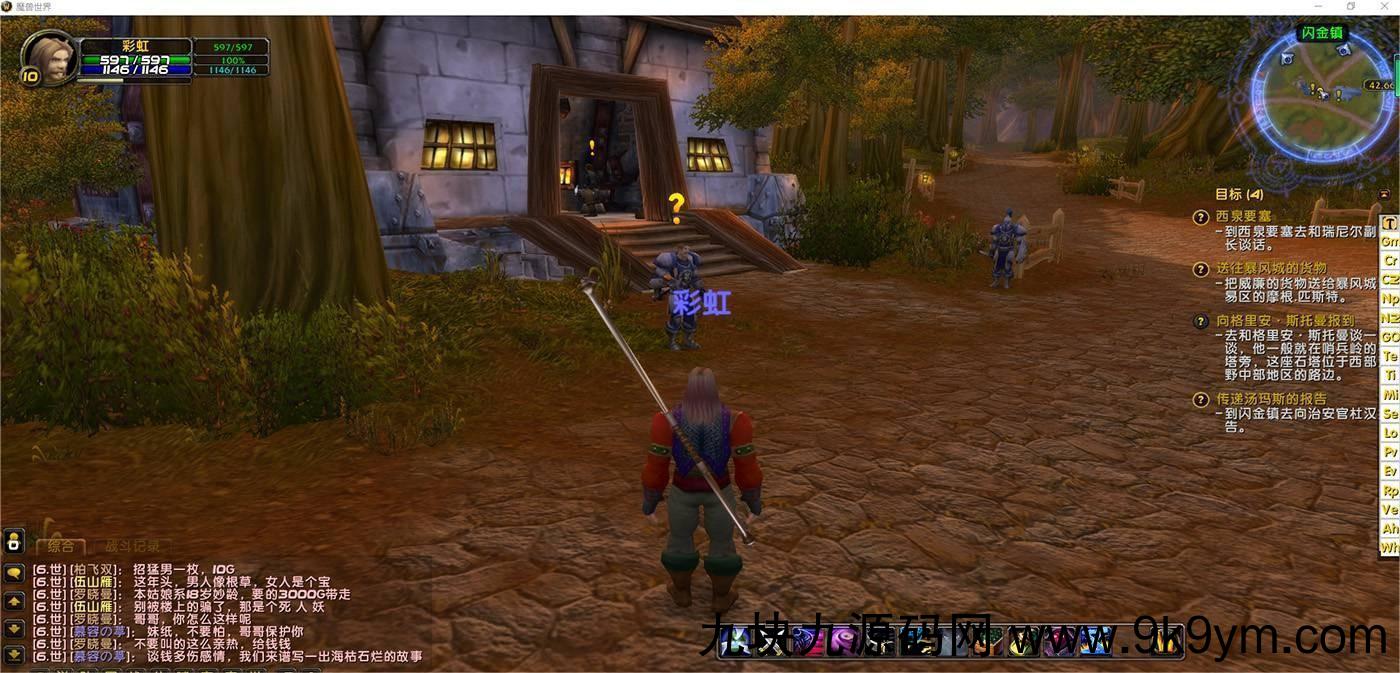Jump to bottom of chat log
1400x673 pixels.
tap(14, 655)
